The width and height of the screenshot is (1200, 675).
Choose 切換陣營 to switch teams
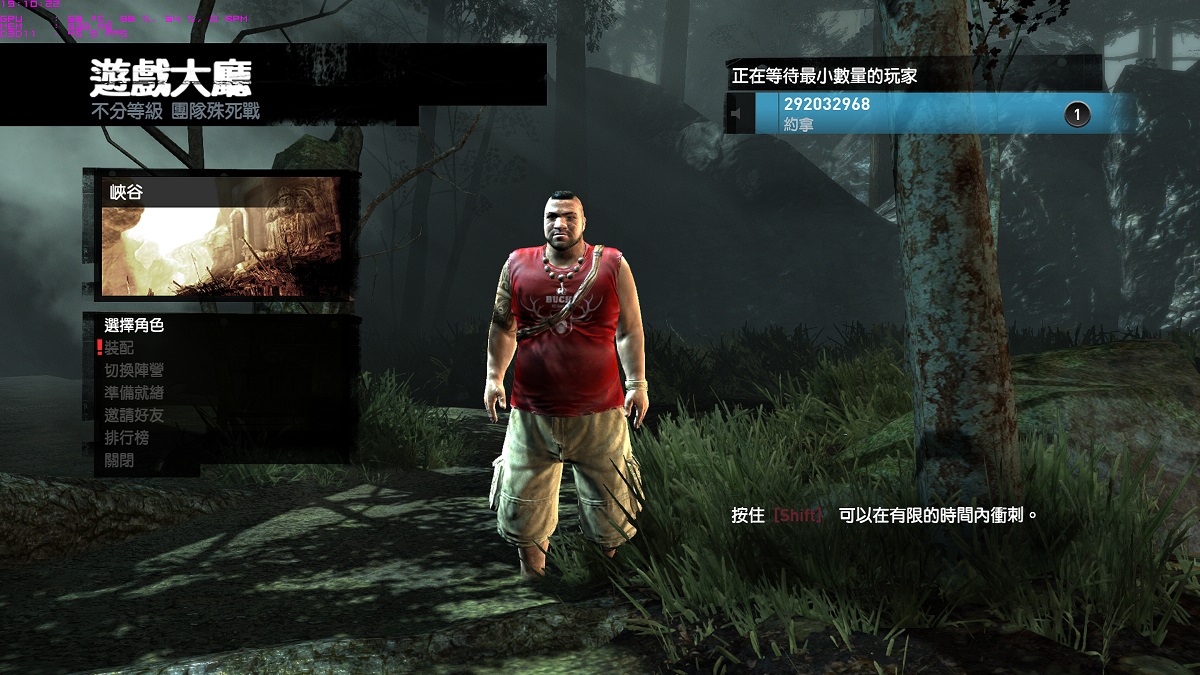[x=134, y=370]
